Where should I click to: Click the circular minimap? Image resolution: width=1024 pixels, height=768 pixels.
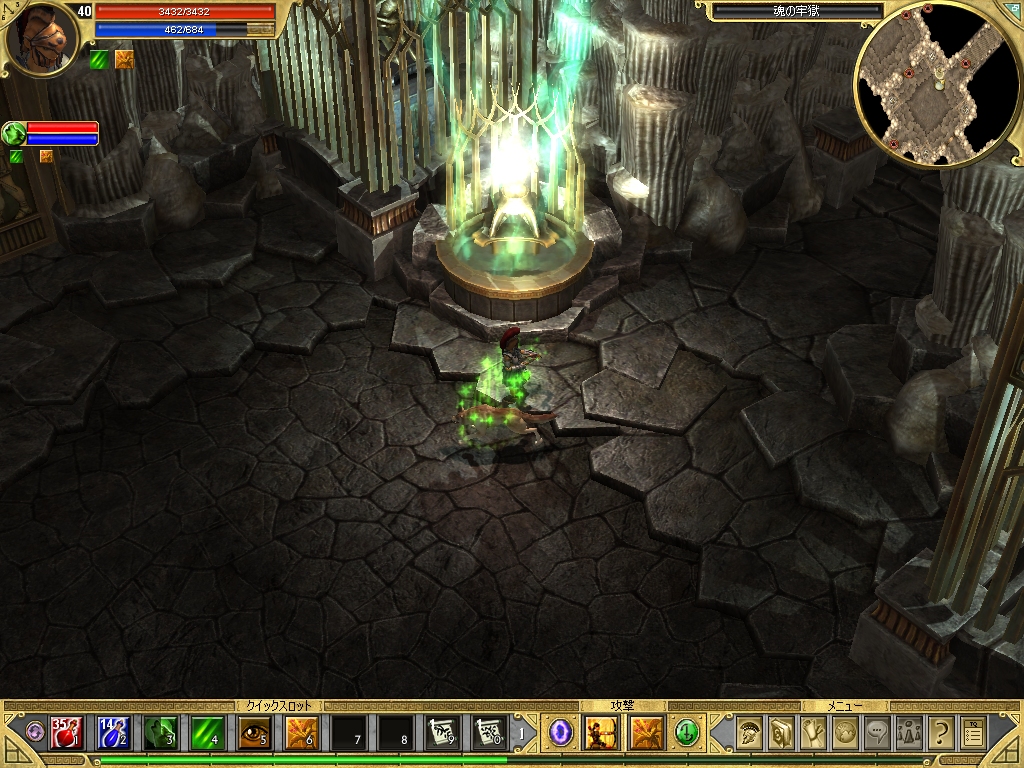point(938,84)
